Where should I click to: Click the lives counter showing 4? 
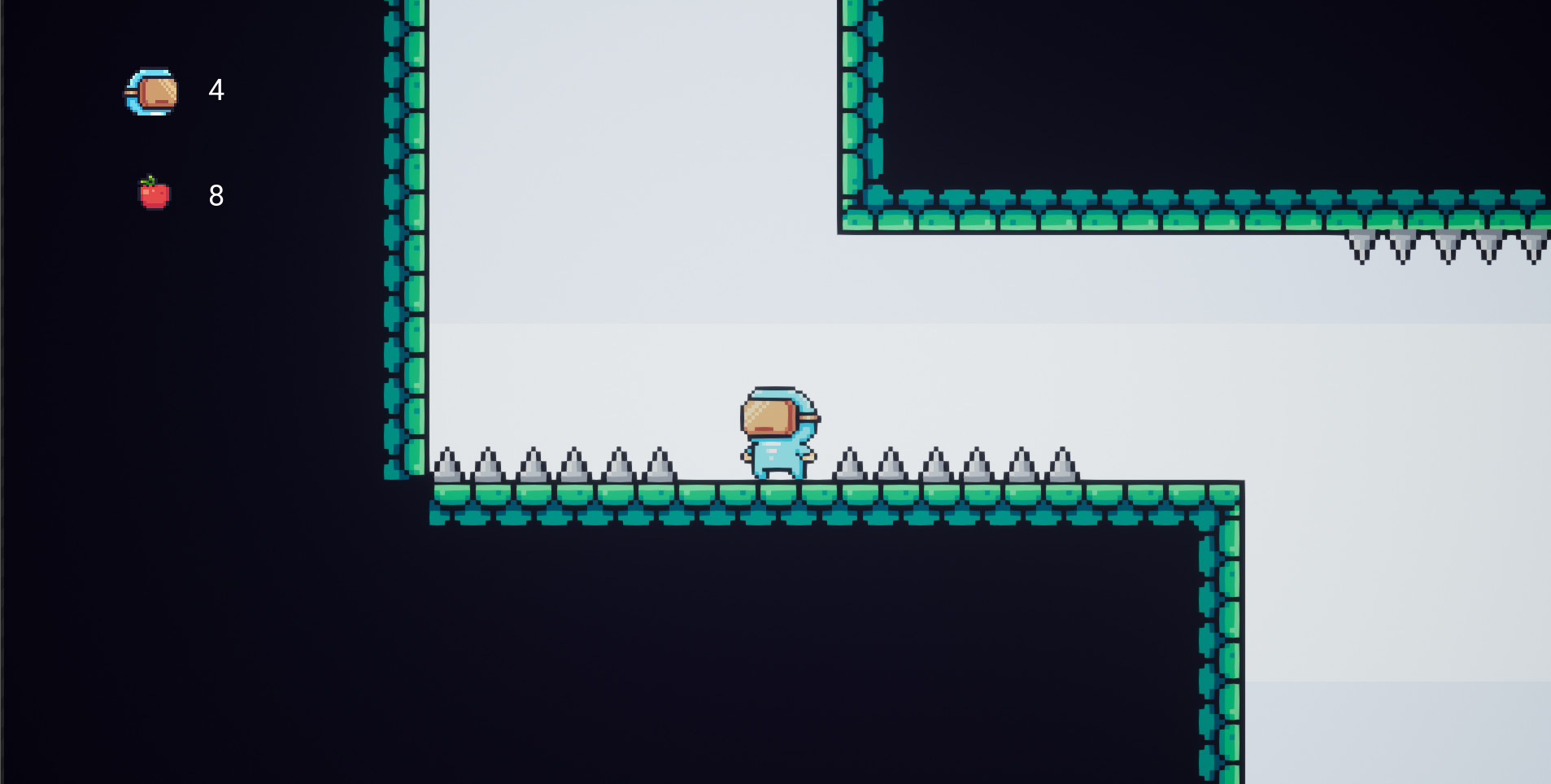pos(216,91)
